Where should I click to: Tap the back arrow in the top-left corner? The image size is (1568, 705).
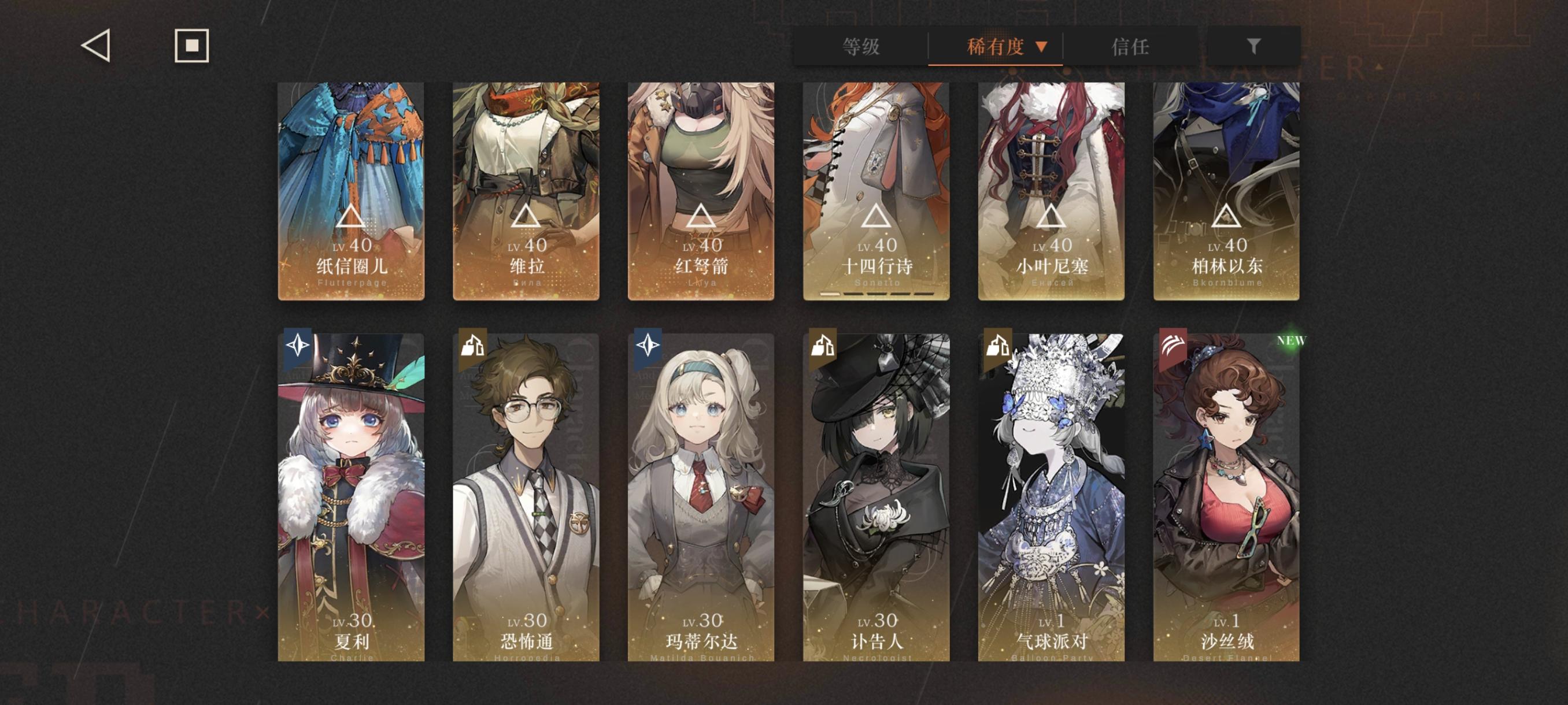(97, 47)
